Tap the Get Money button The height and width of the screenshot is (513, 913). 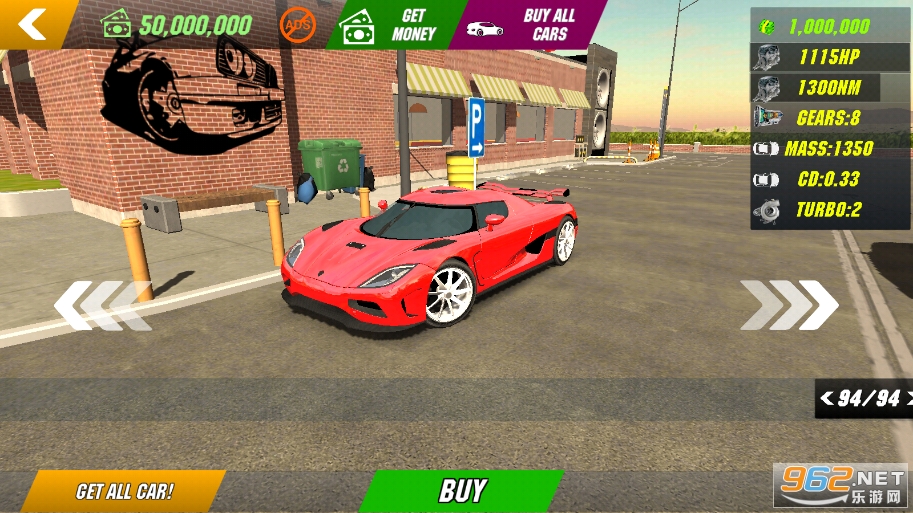pos(395,25)
